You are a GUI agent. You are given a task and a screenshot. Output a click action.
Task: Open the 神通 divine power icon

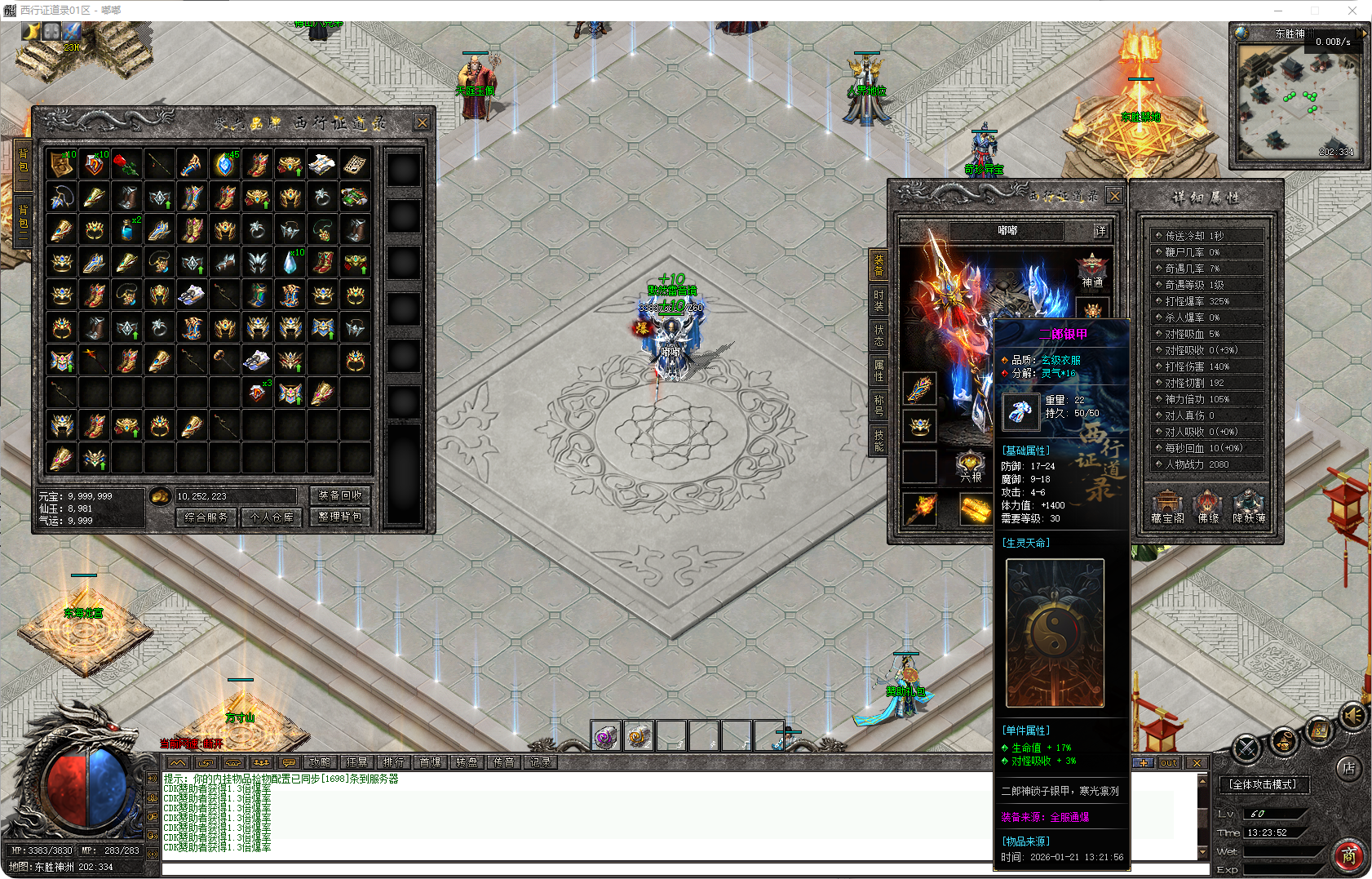click(1092, 271)
